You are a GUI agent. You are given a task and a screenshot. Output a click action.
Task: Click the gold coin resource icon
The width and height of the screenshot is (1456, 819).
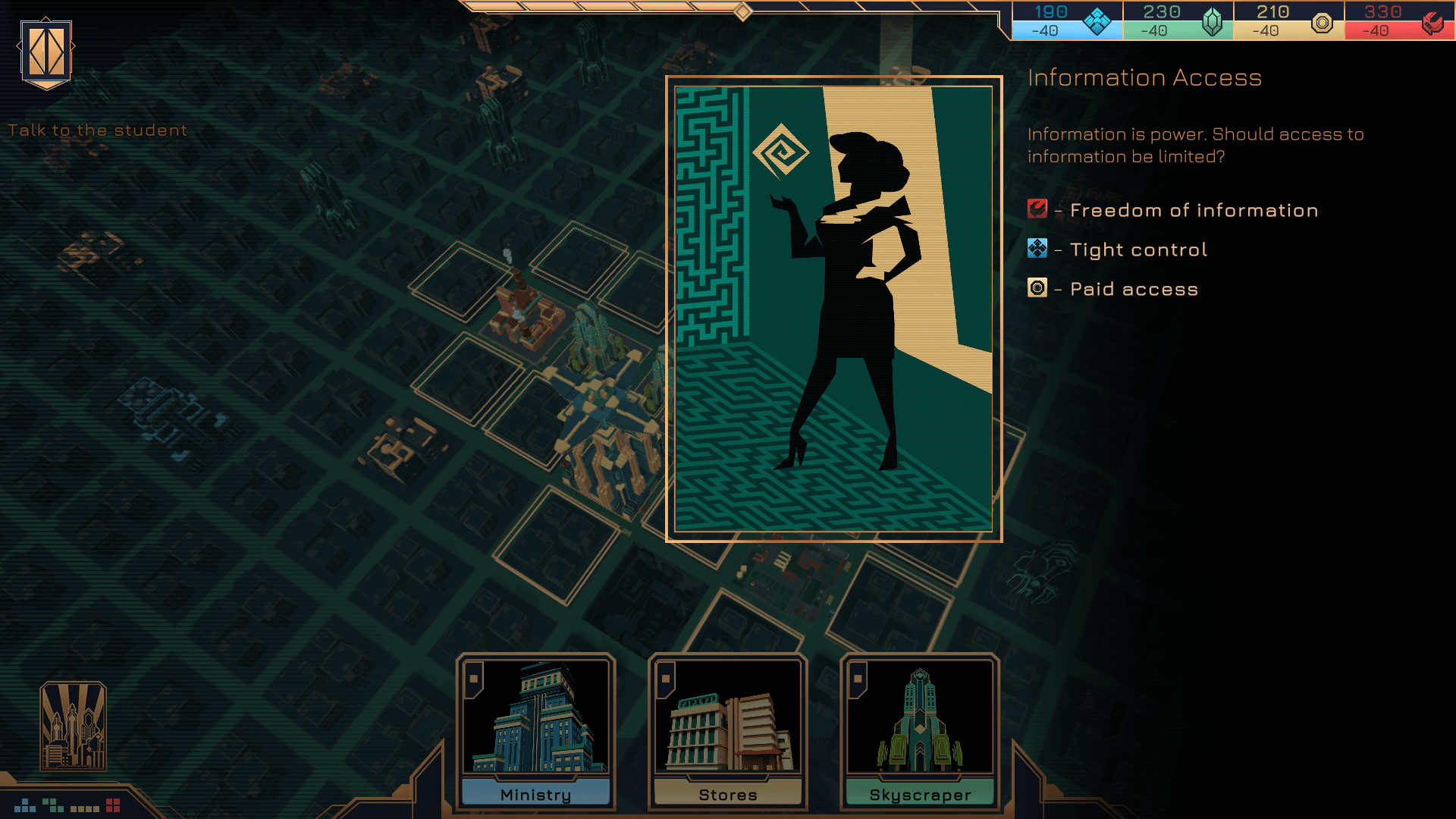pos(1320,24)
